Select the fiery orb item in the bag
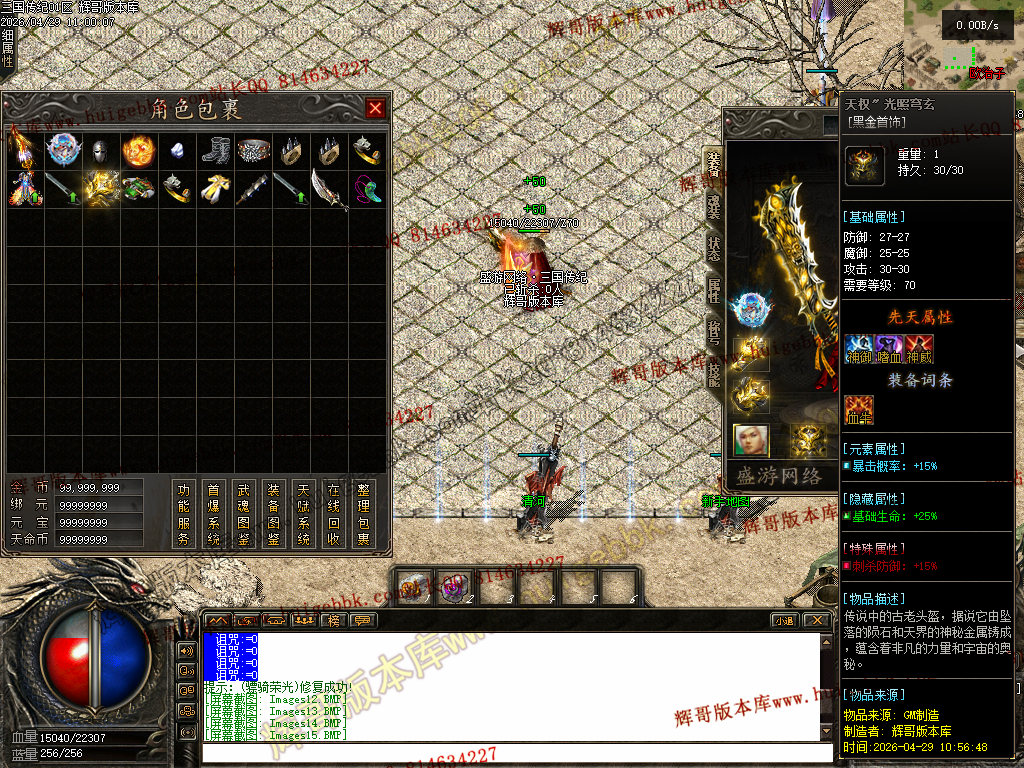The image size is (1024, 768). click(138, 151)
